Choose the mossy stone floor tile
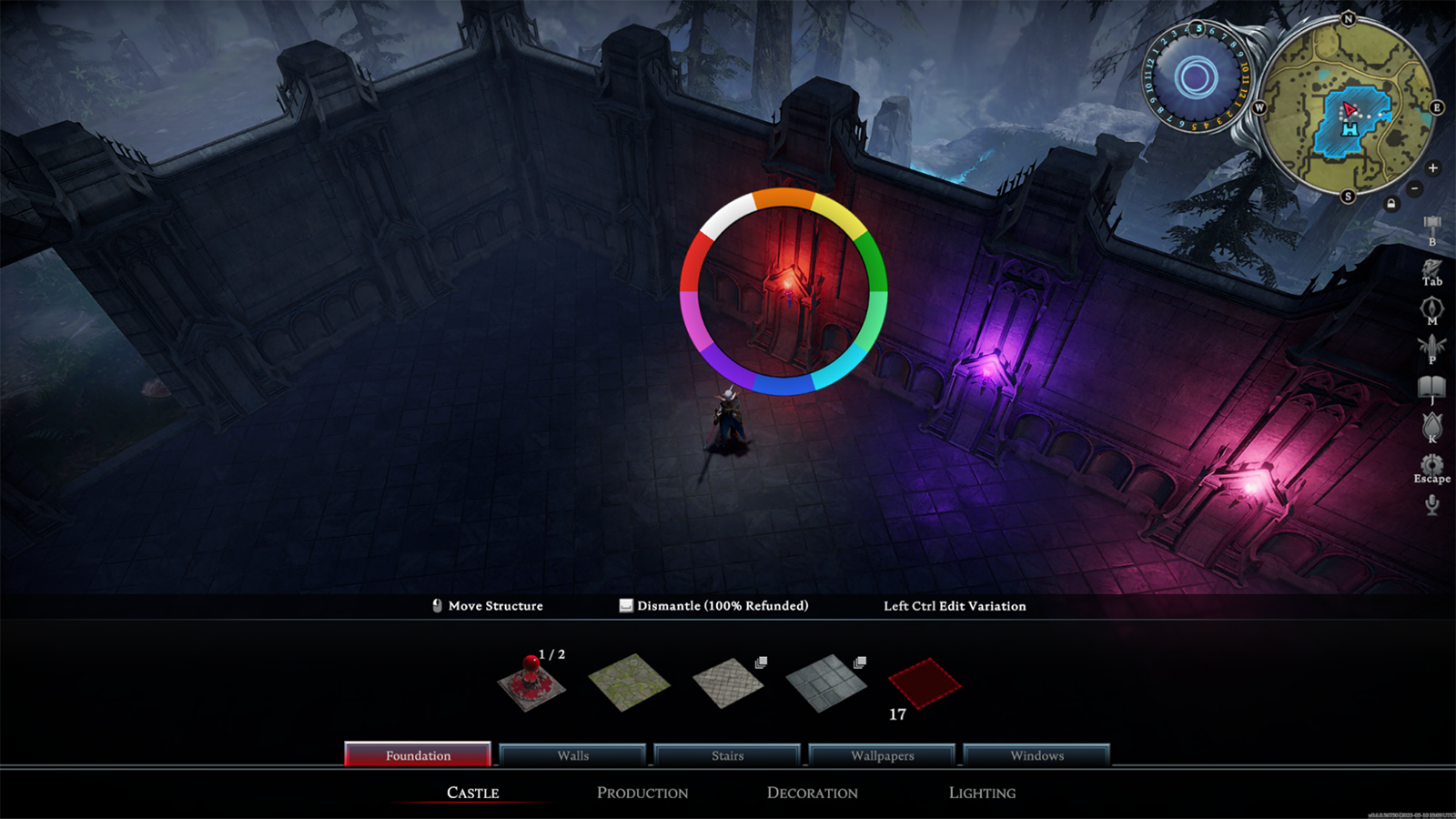 pos(629,682)
